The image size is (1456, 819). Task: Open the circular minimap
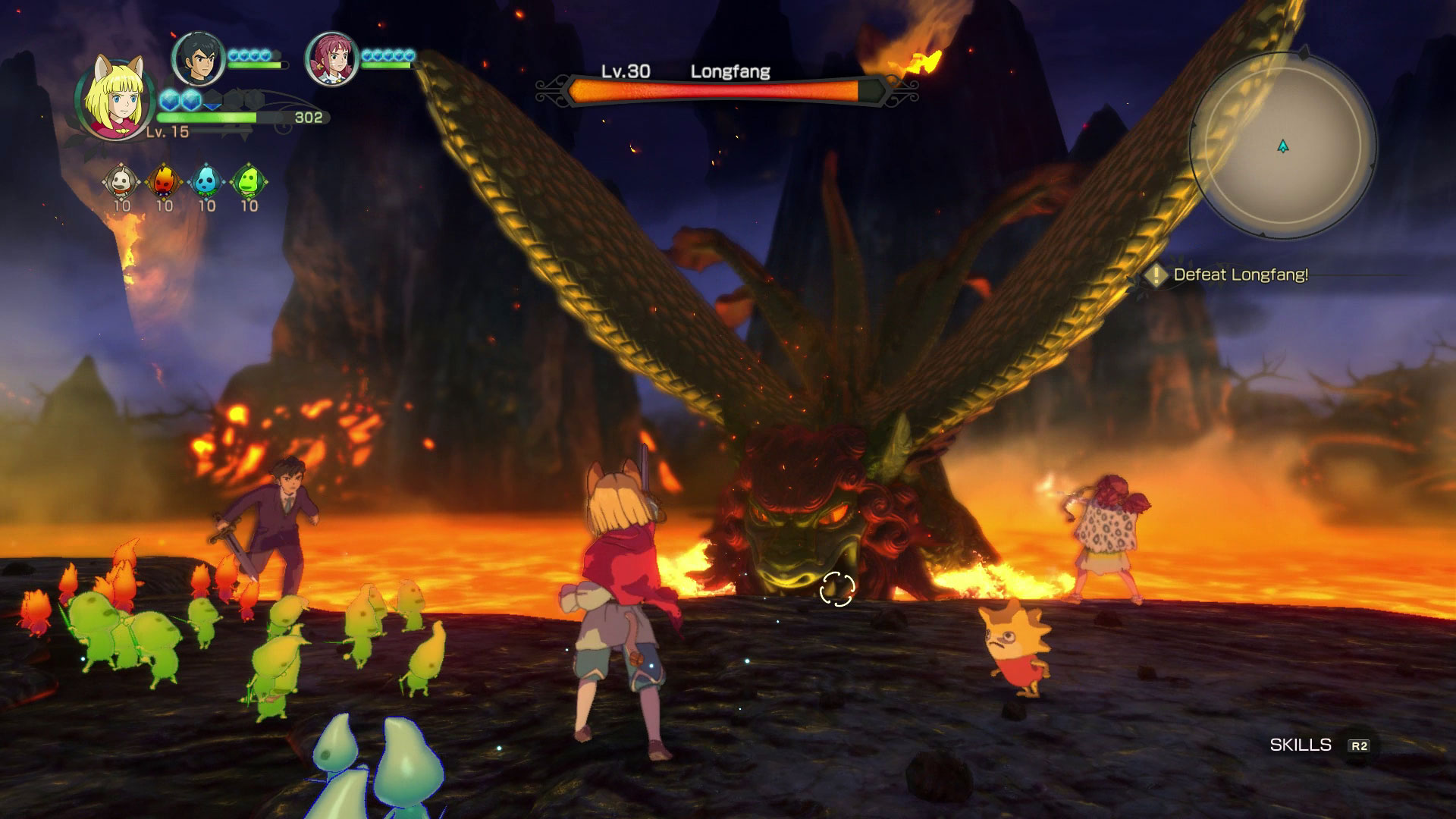coord(1282,145)
